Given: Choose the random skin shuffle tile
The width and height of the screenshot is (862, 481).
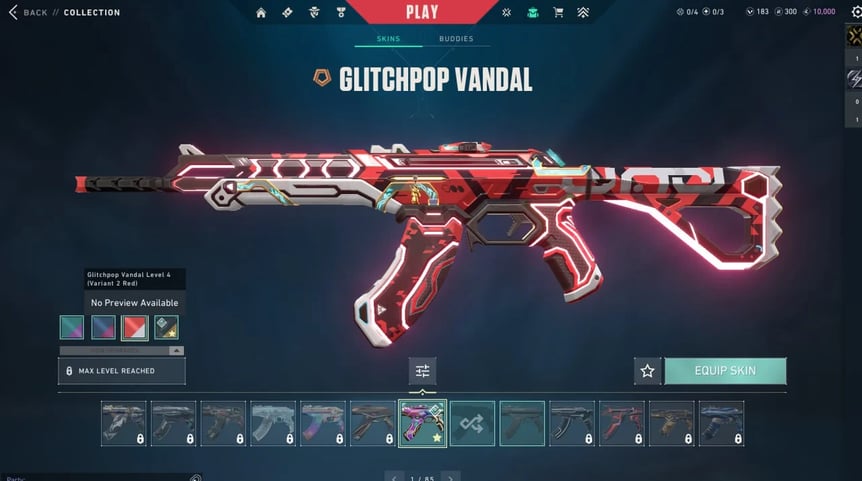Looking at the screenshot, I should click(x=472, y=423).
